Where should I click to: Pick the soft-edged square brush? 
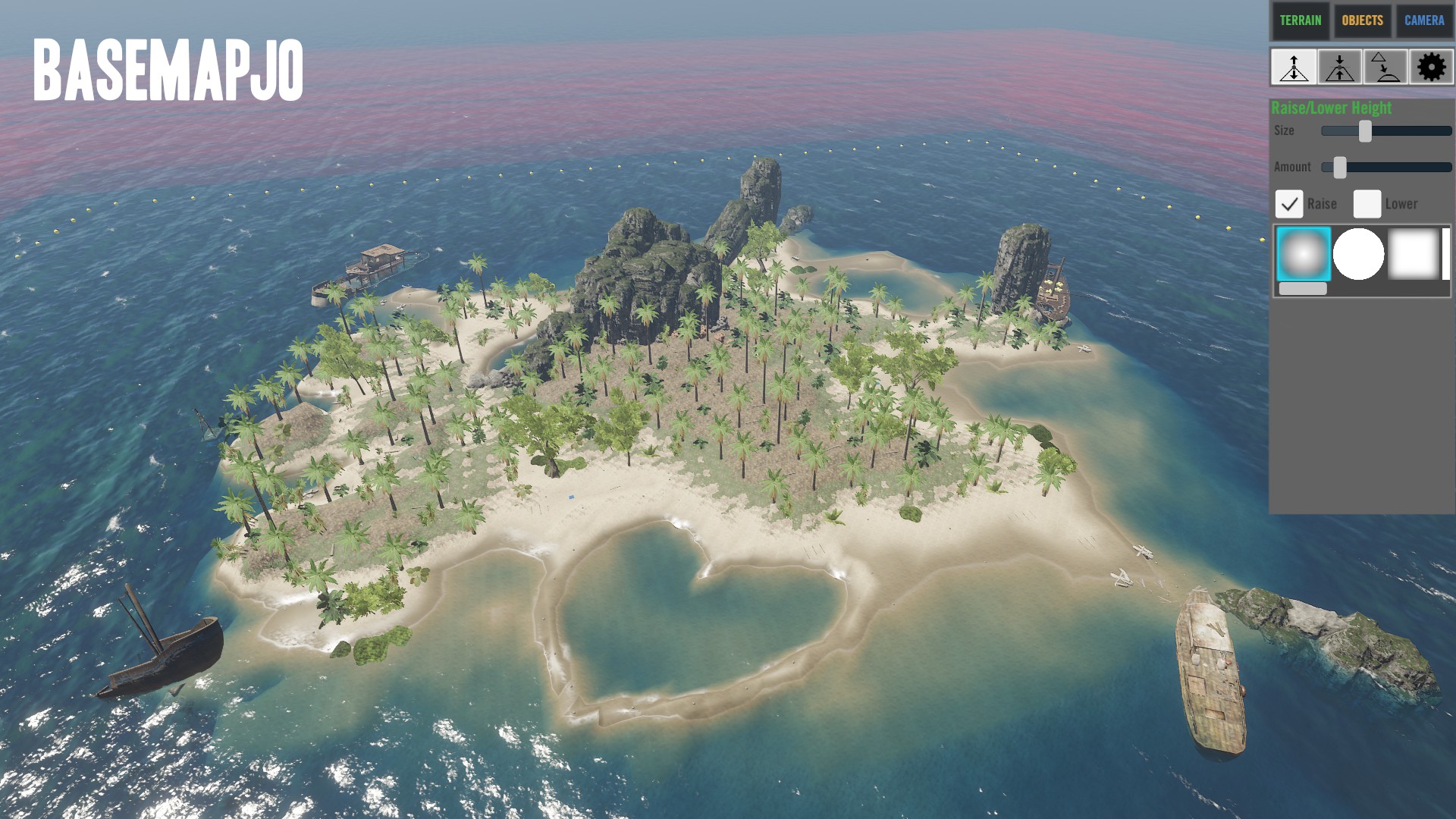click(x=1413, y=254)
